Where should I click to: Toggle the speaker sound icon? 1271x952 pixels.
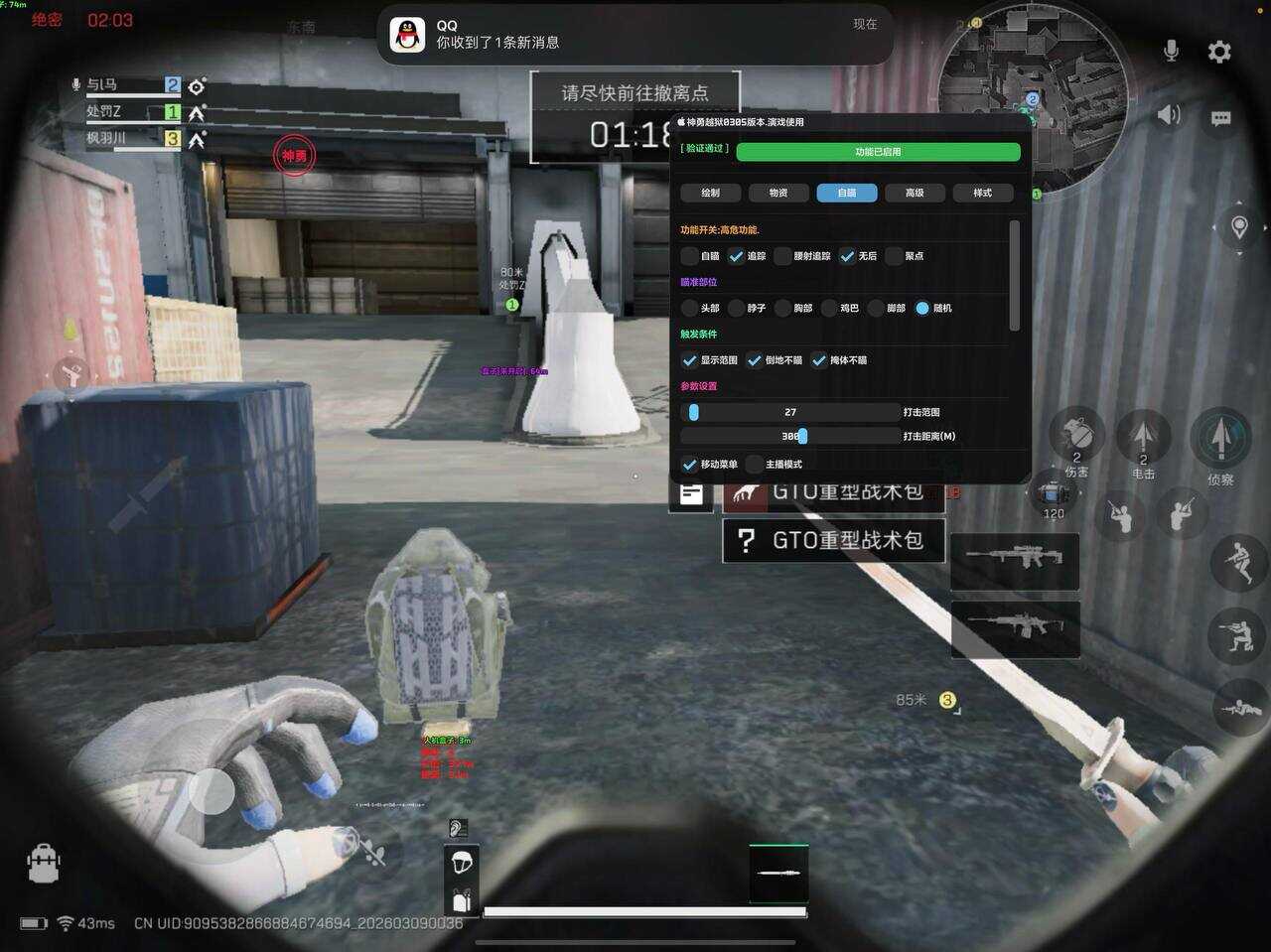1169,115
